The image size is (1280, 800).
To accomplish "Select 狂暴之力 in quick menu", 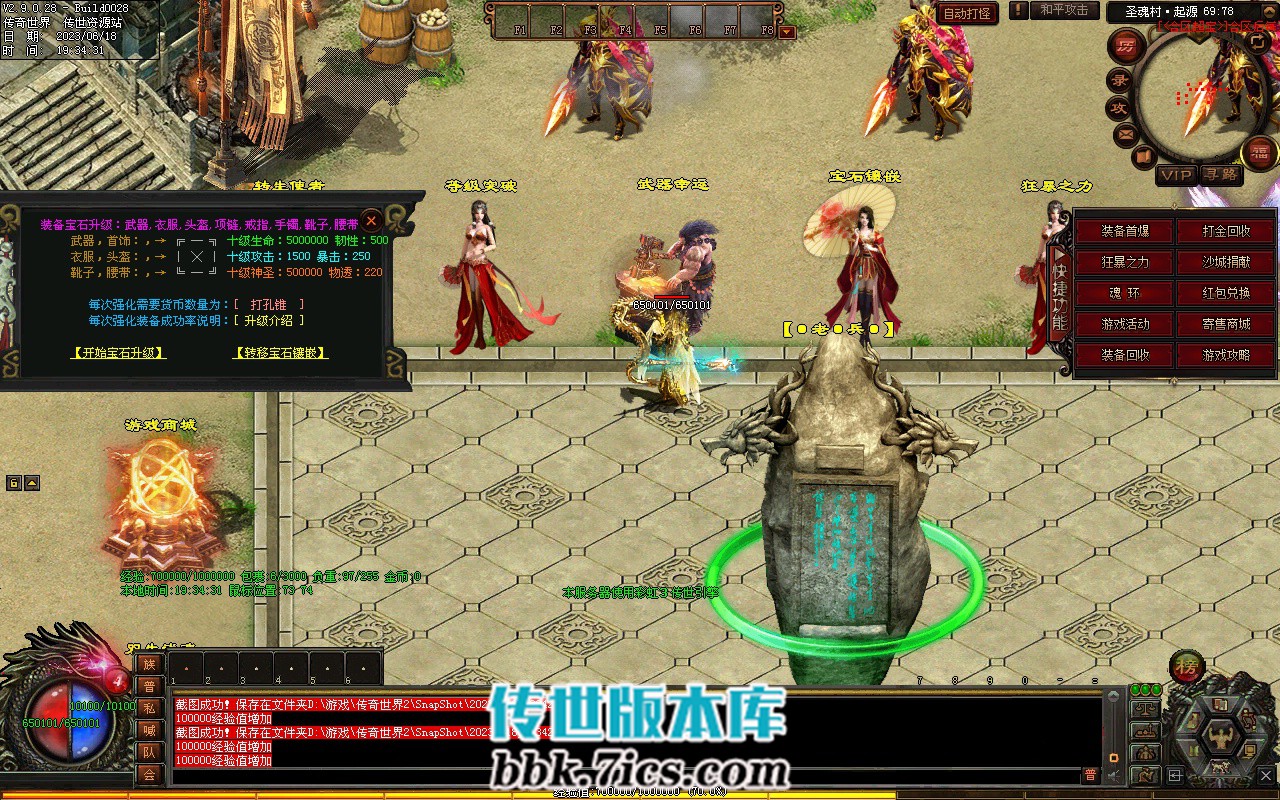I will [x=1125, y=262].
